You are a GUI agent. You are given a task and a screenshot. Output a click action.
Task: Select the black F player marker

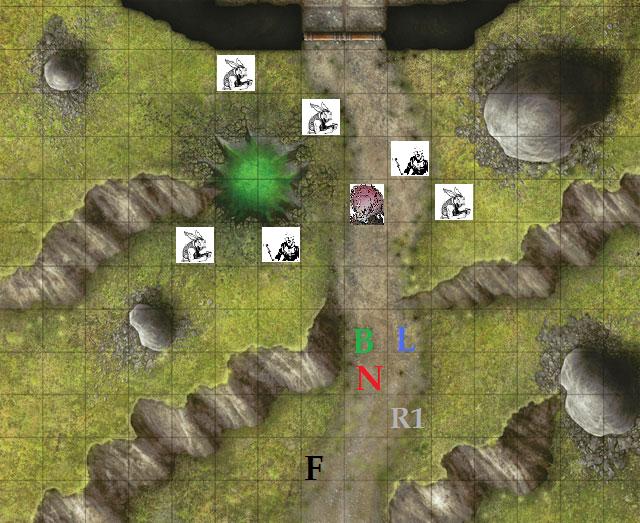coord(314,467)
